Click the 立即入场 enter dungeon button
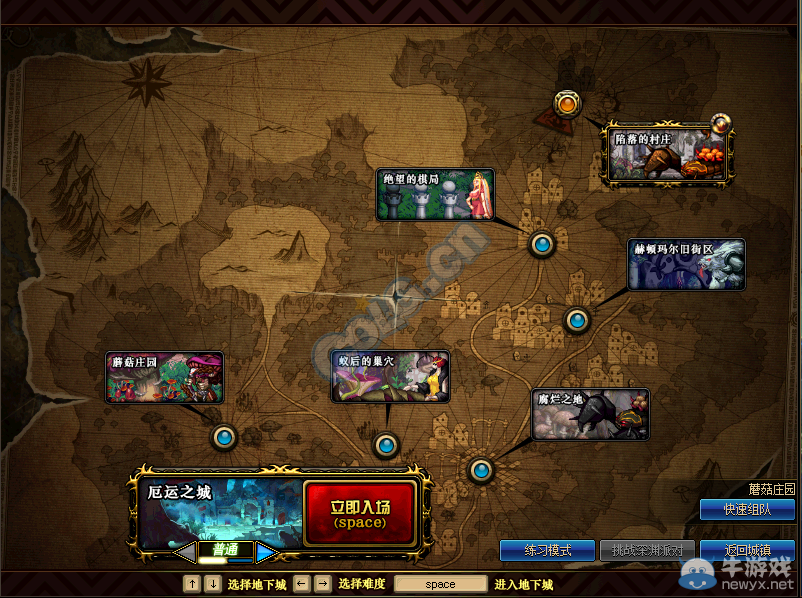Viewport: 802px width, 598px height. coord(359,513)
